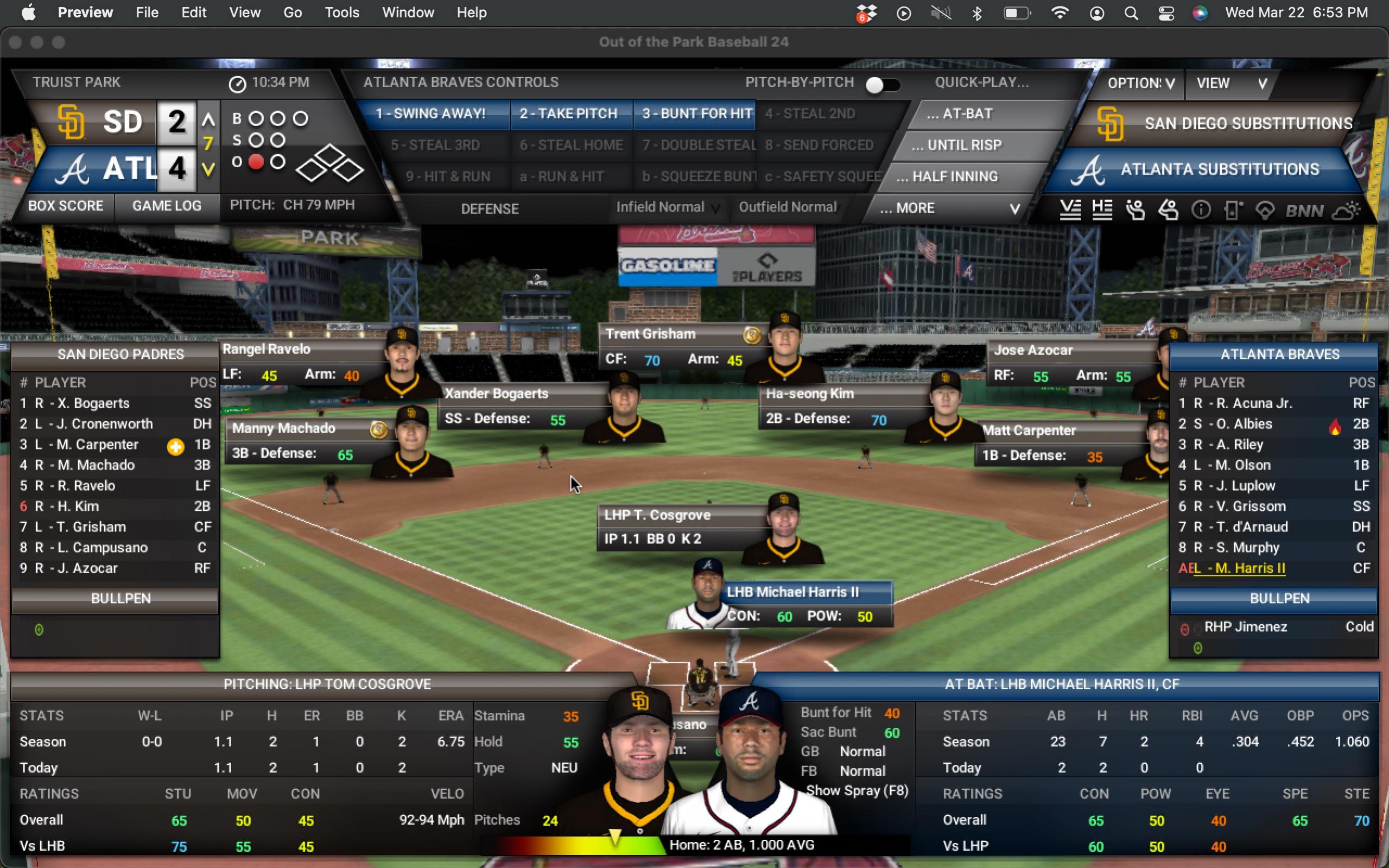Open the View dropdown
1389x868 pixels.
point(1231,84)
